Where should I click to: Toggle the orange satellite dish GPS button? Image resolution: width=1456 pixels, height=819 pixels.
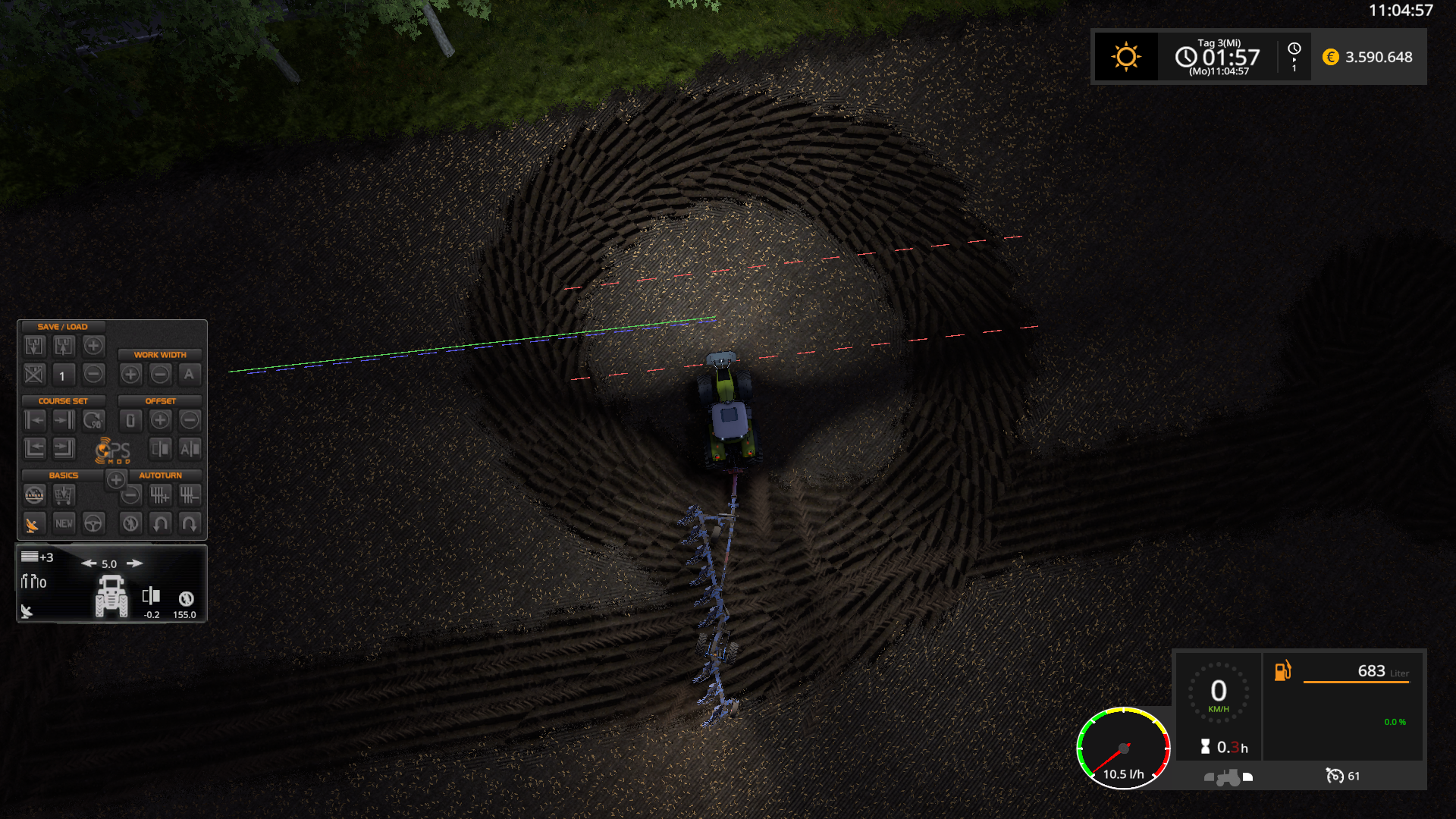[33, 524]
